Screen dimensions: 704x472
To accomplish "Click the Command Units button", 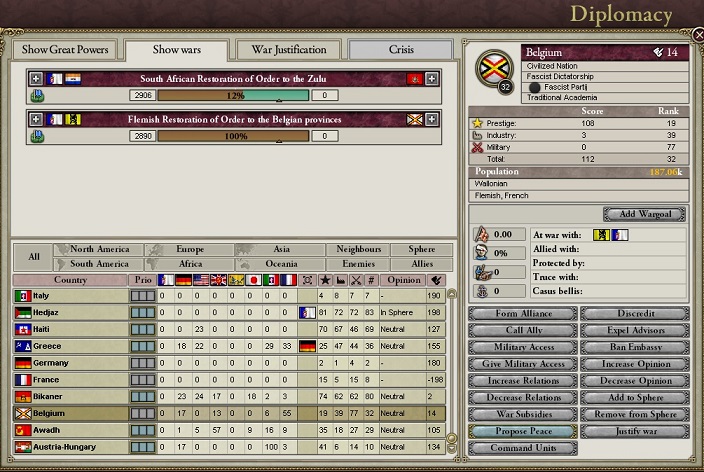I will [522, 447].
